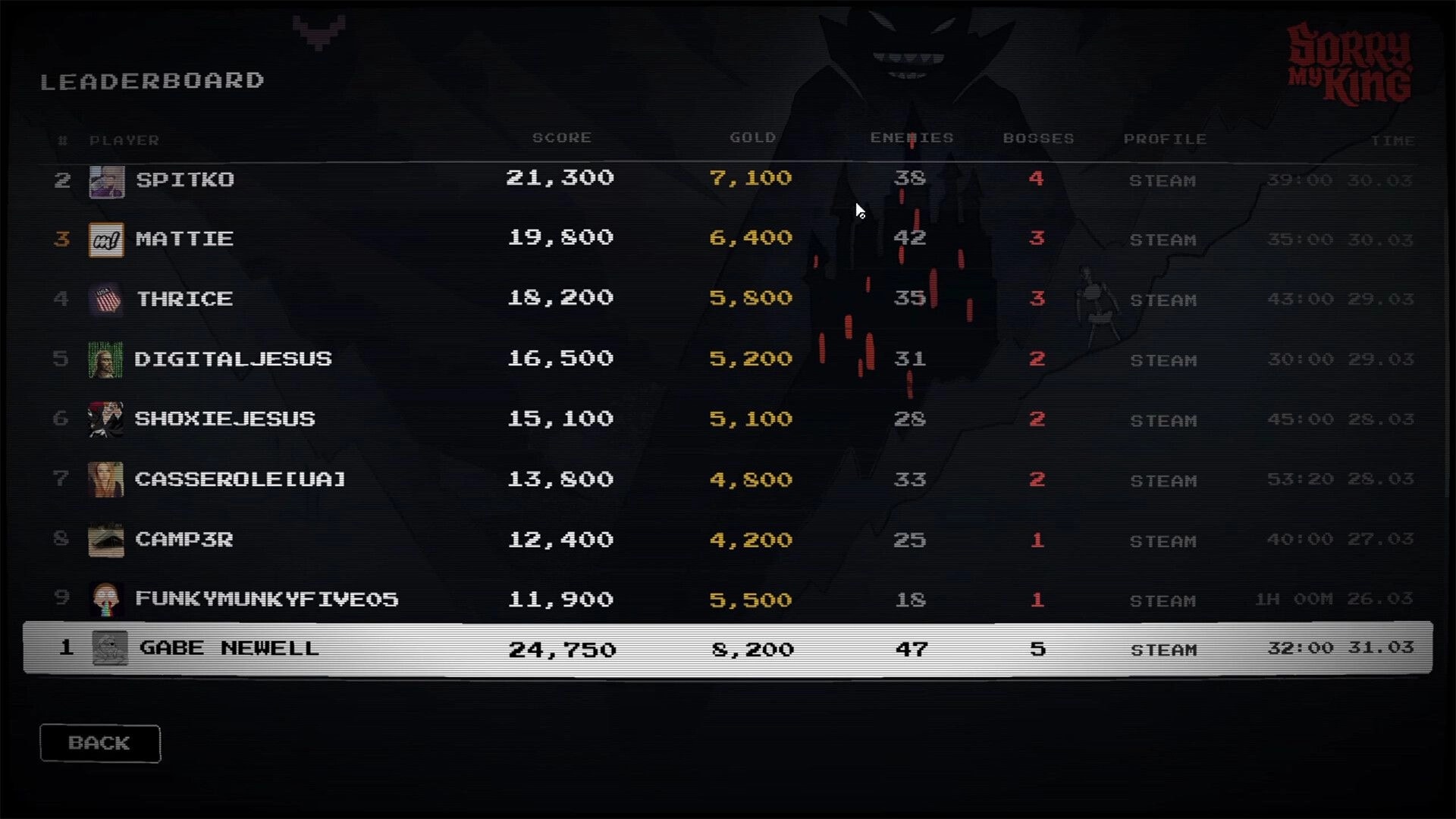Click Gabe Newell's avatar icon
This screenshot has width=1456, height=819.
110,648
